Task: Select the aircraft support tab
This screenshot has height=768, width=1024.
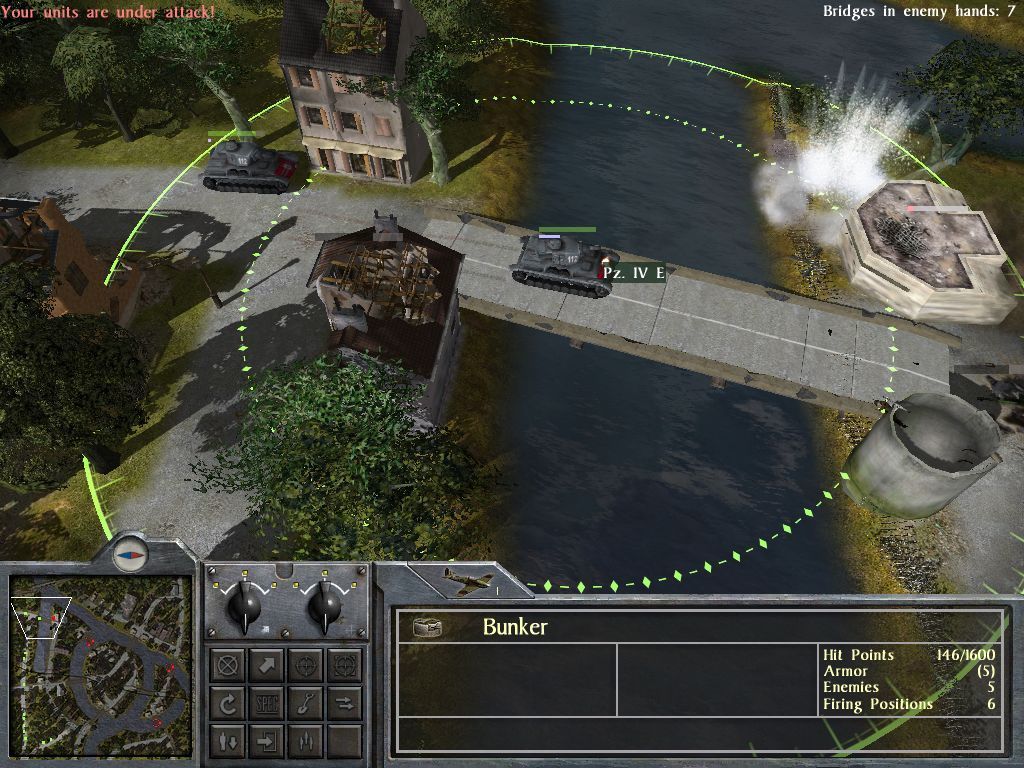Action: click(469, 583)
